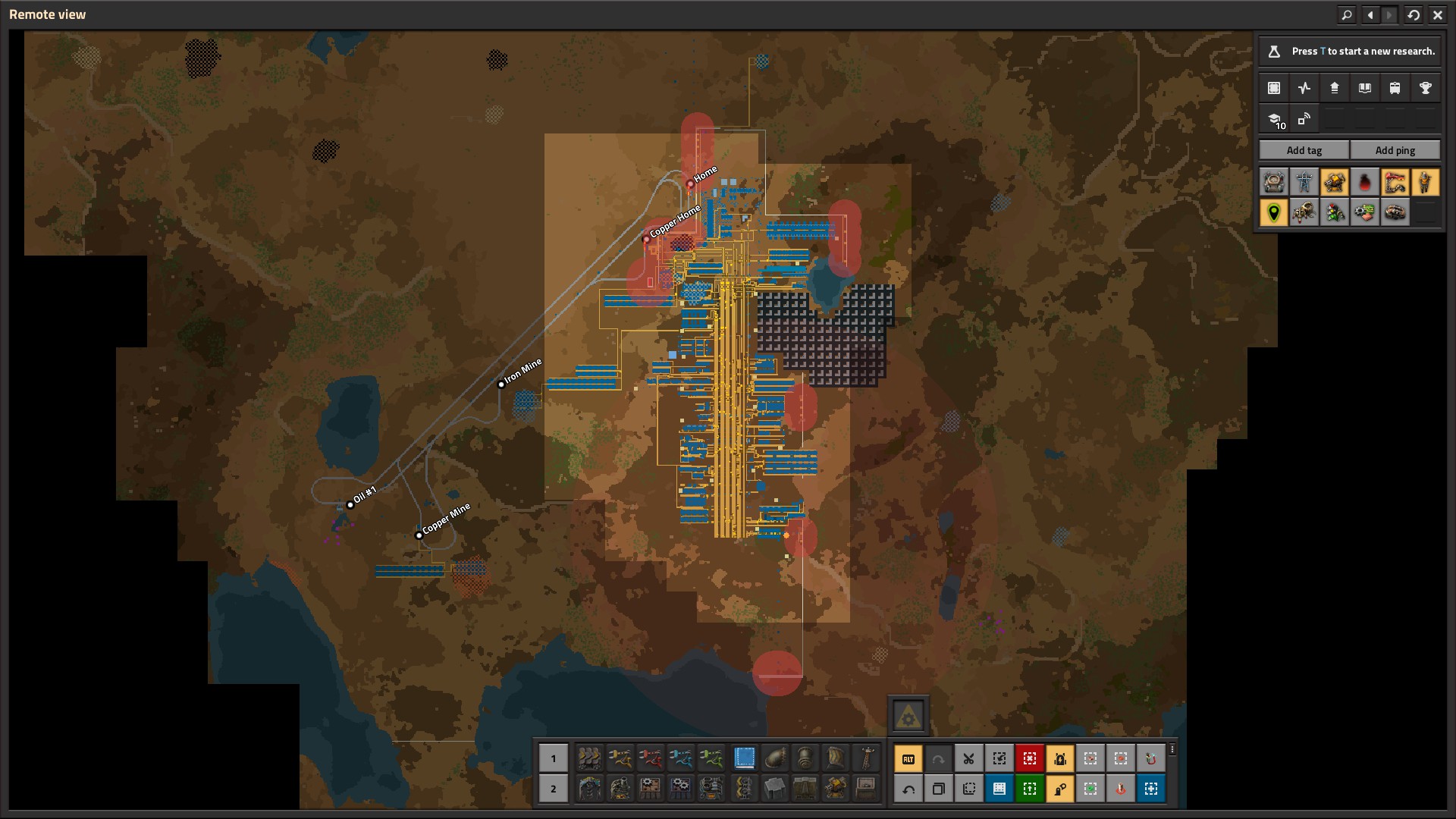Switch to quickbar row 2

click(x=553, y=789)
